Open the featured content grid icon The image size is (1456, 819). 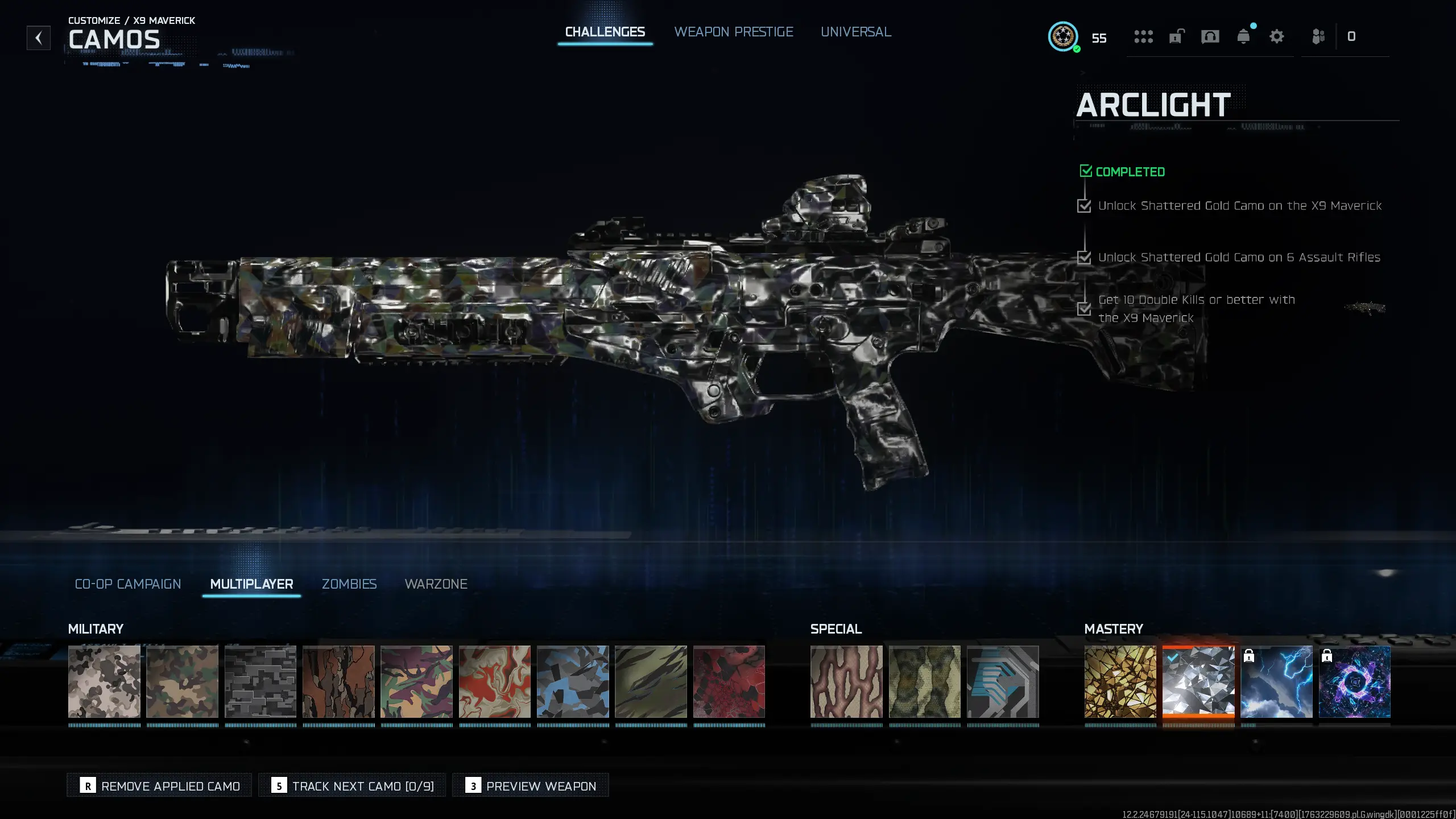pyautogui.click(x=1144, y=36)
